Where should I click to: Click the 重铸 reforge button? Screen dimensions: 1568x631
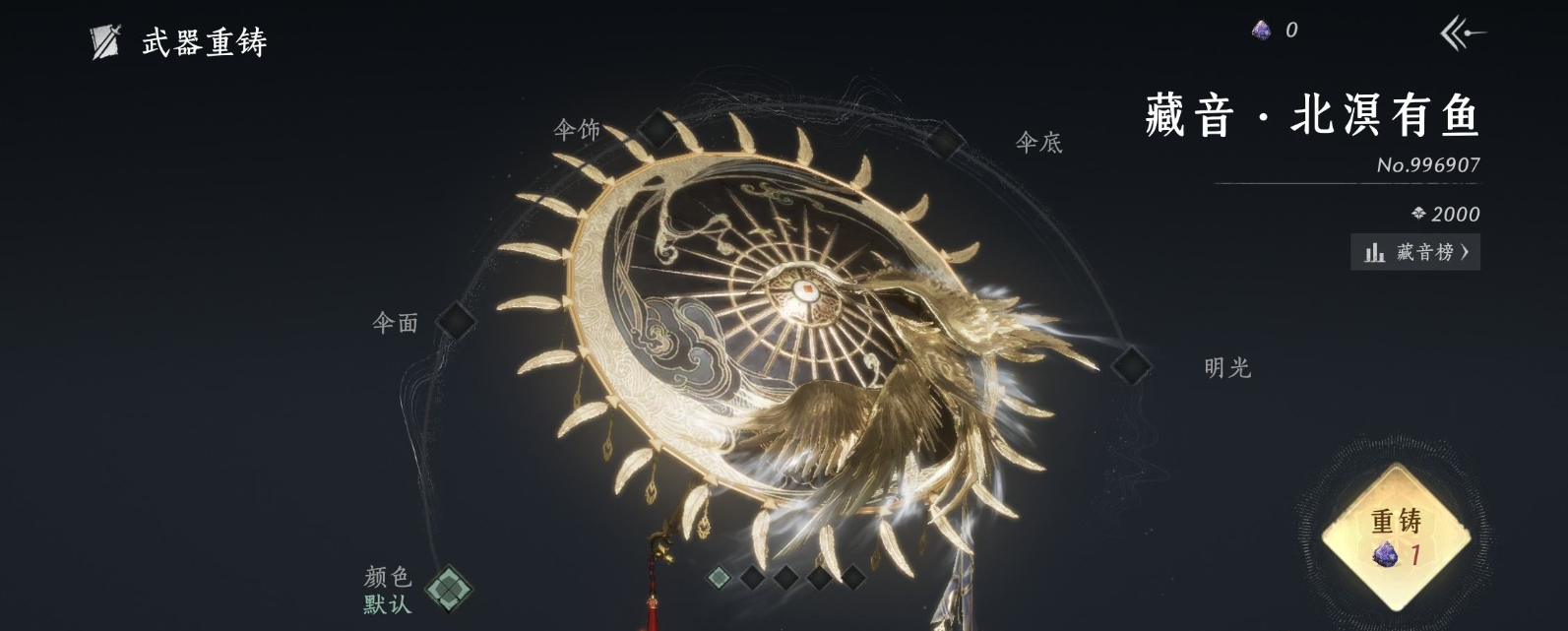click(x=1396, y=537)
